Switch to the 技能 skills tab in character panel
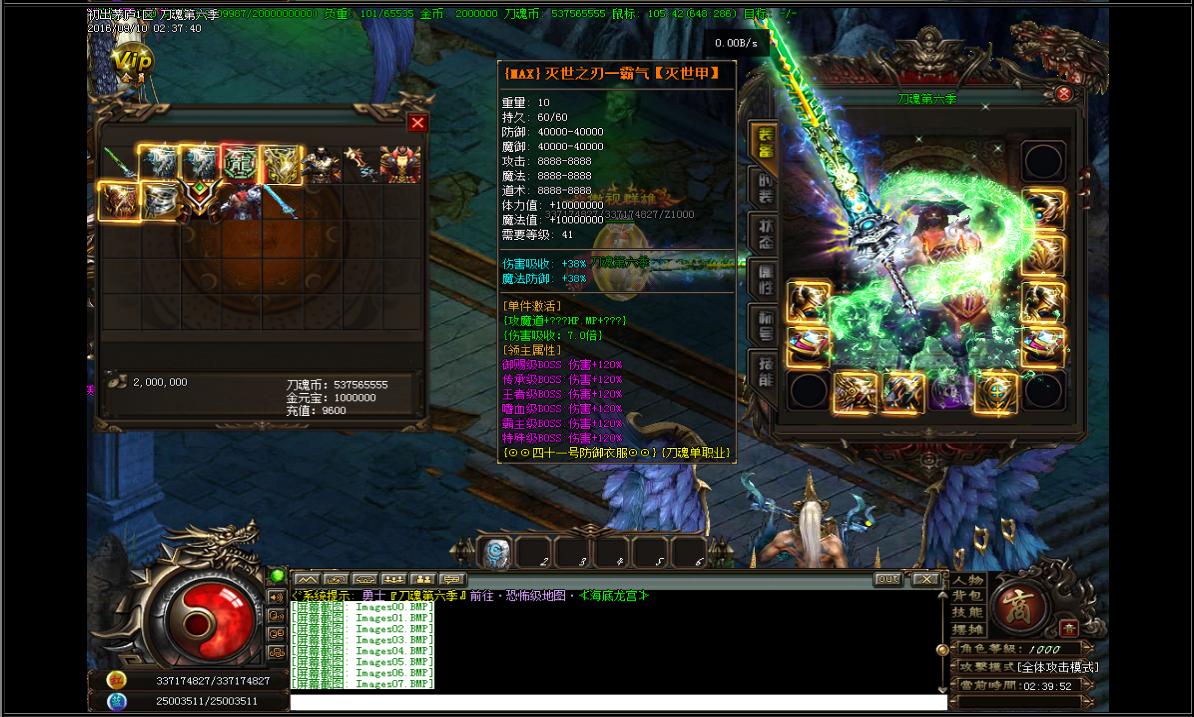Screen dimensions: 1194x717 (764, 367)
